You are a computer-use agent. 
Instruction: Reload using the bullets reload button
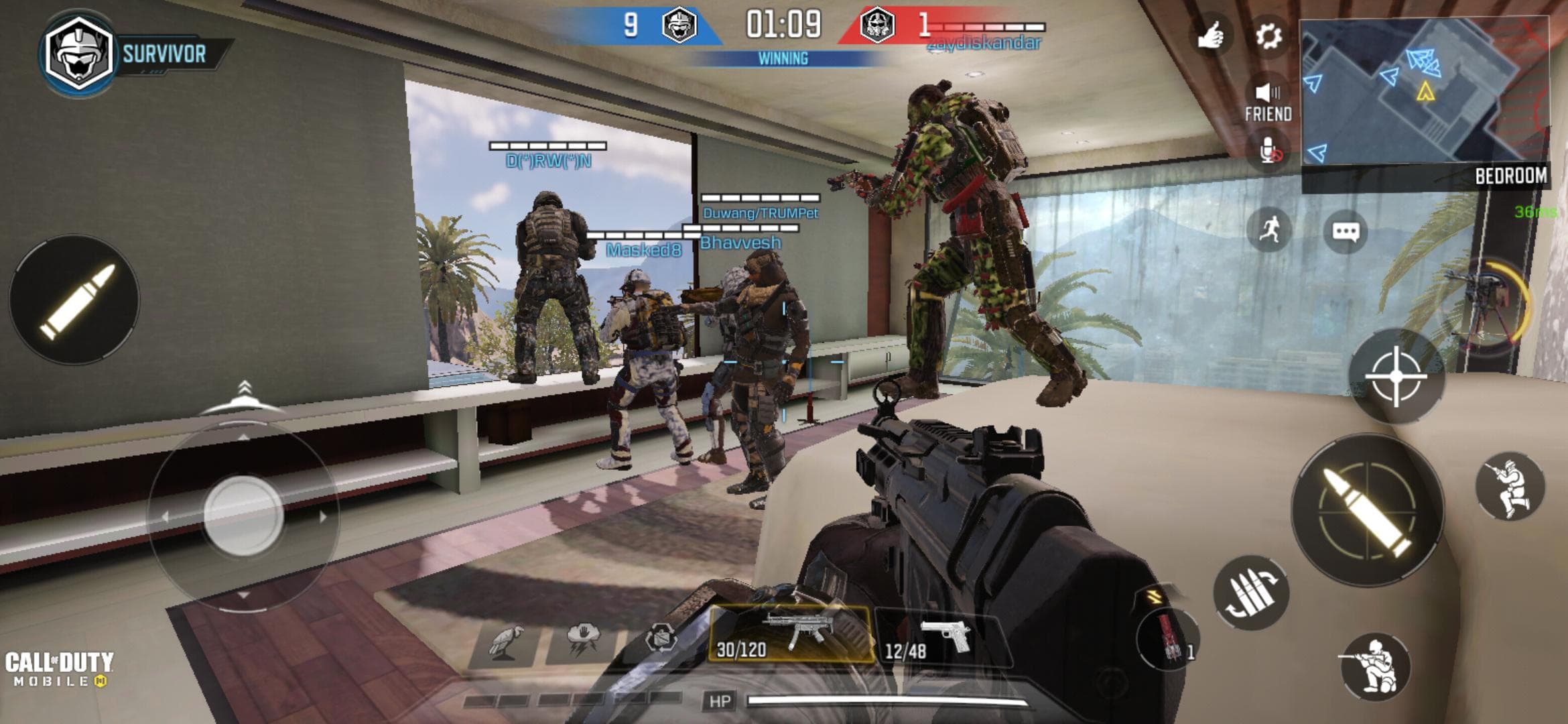point(1250,593)
